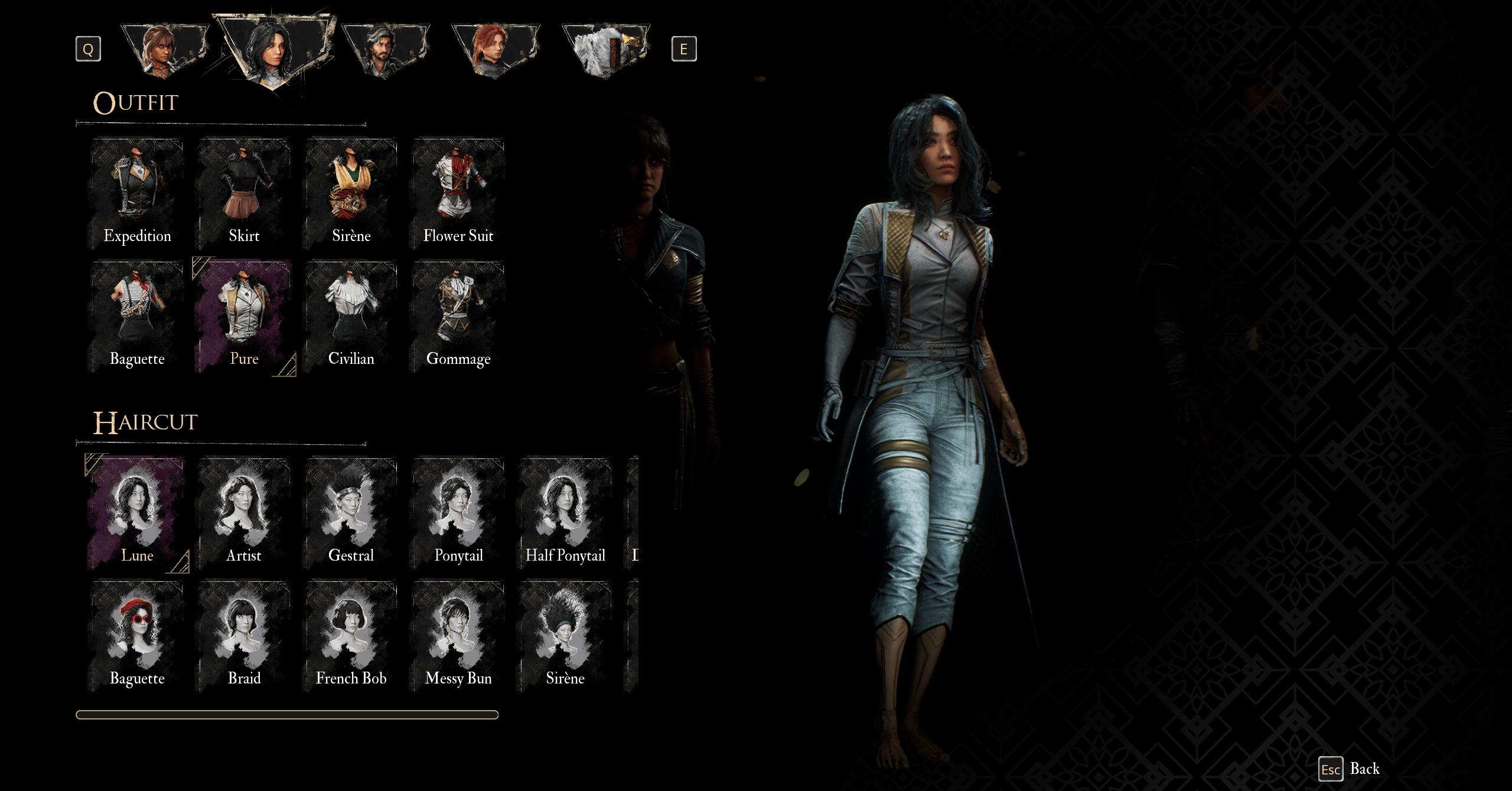1512x791 pixels.
Task: Pick the French Bob haircut
Action: click(x=351, y=636)
